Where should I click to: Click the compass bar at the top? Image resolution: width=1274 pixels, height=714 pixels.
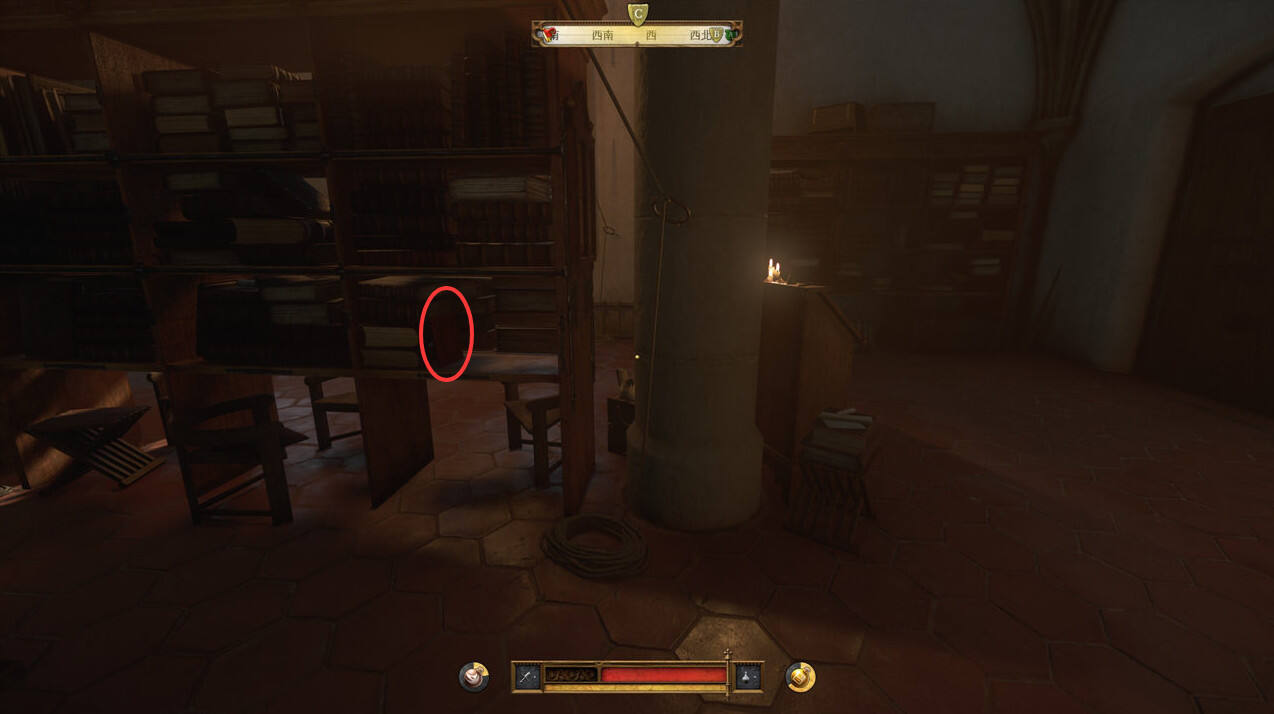[637, 35]
